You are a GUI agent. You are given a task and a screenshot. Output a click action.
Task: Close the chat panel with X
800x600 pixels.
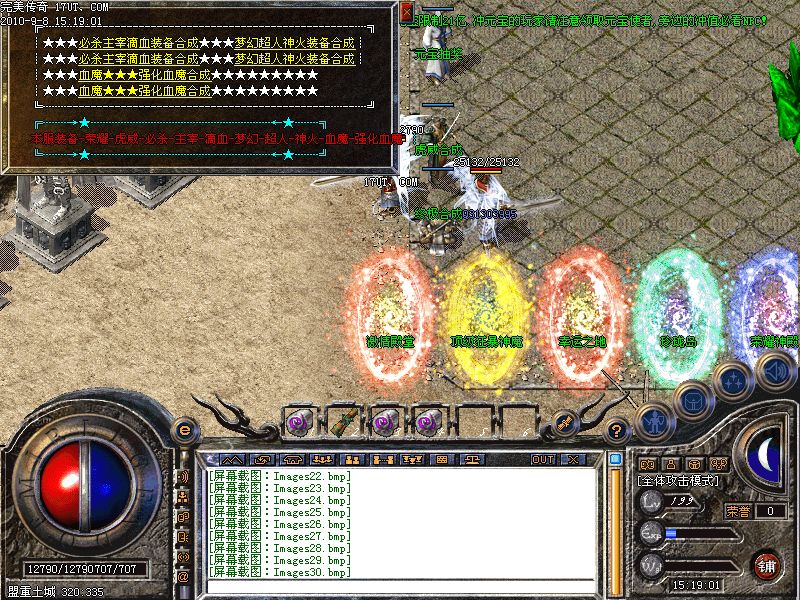coord(572,459)
